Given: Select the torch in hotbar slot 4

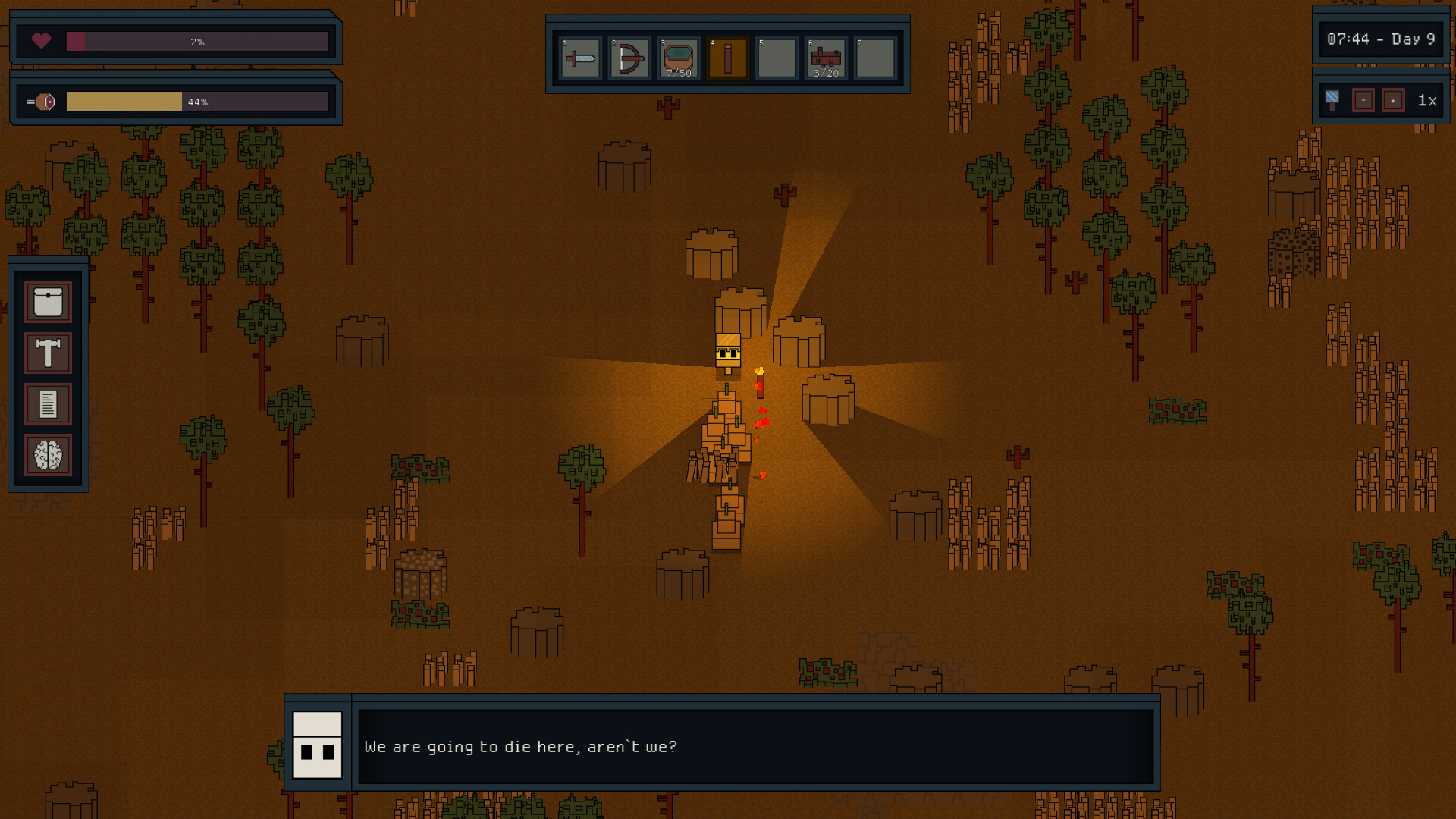Looking at the screenshot, I should tap(727, 58).
